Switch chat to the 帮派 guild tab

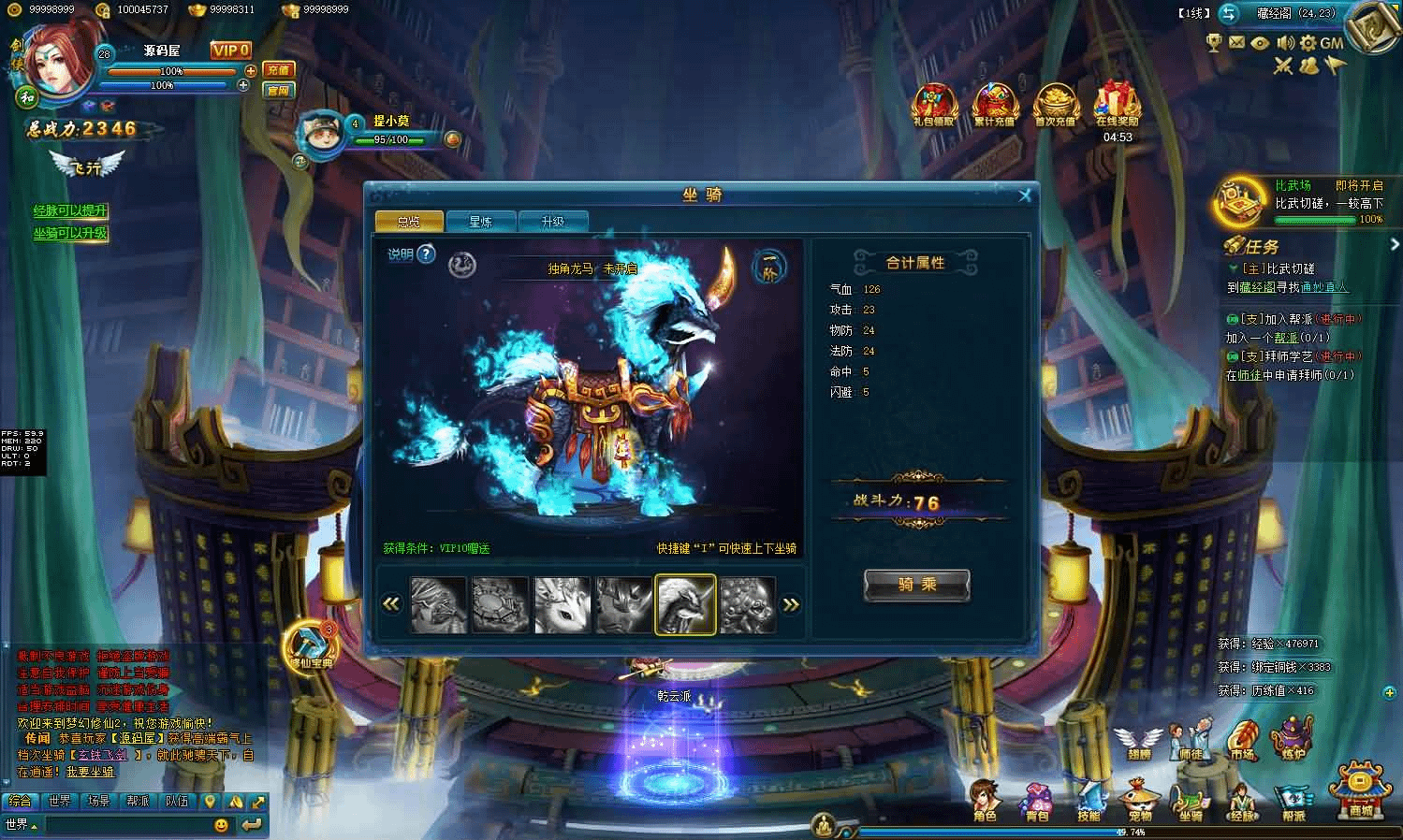click(x=138, y=802)
